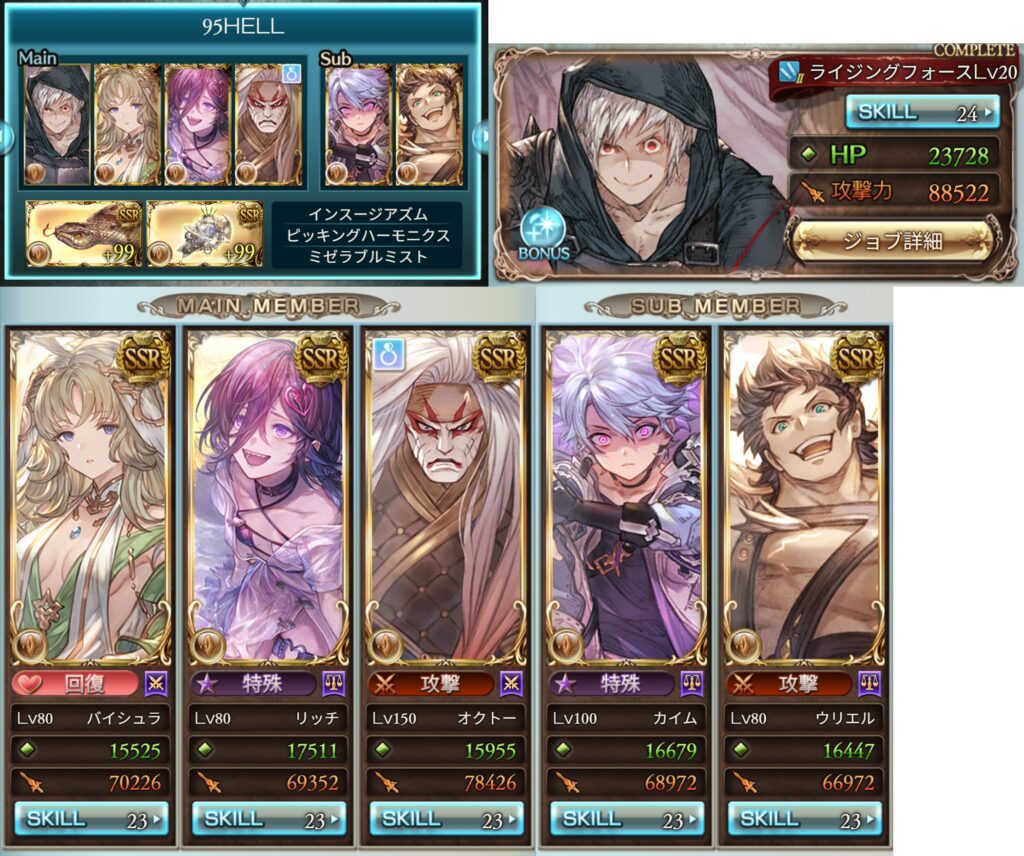Viewport: 1024px width, 856px height.
Task: Open リッチ's SKILL button
Action: coord(269,818)
